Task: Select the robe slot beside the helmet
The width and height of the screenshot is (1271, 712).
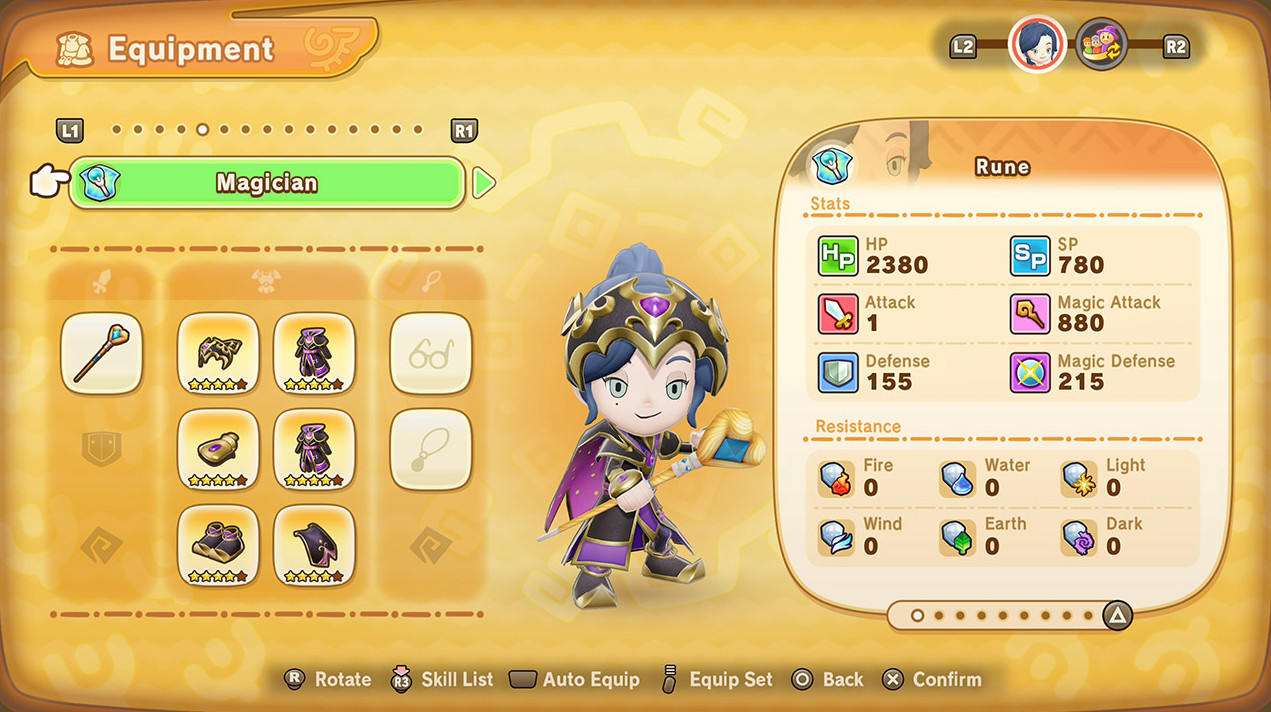Action: coord(314,353)
